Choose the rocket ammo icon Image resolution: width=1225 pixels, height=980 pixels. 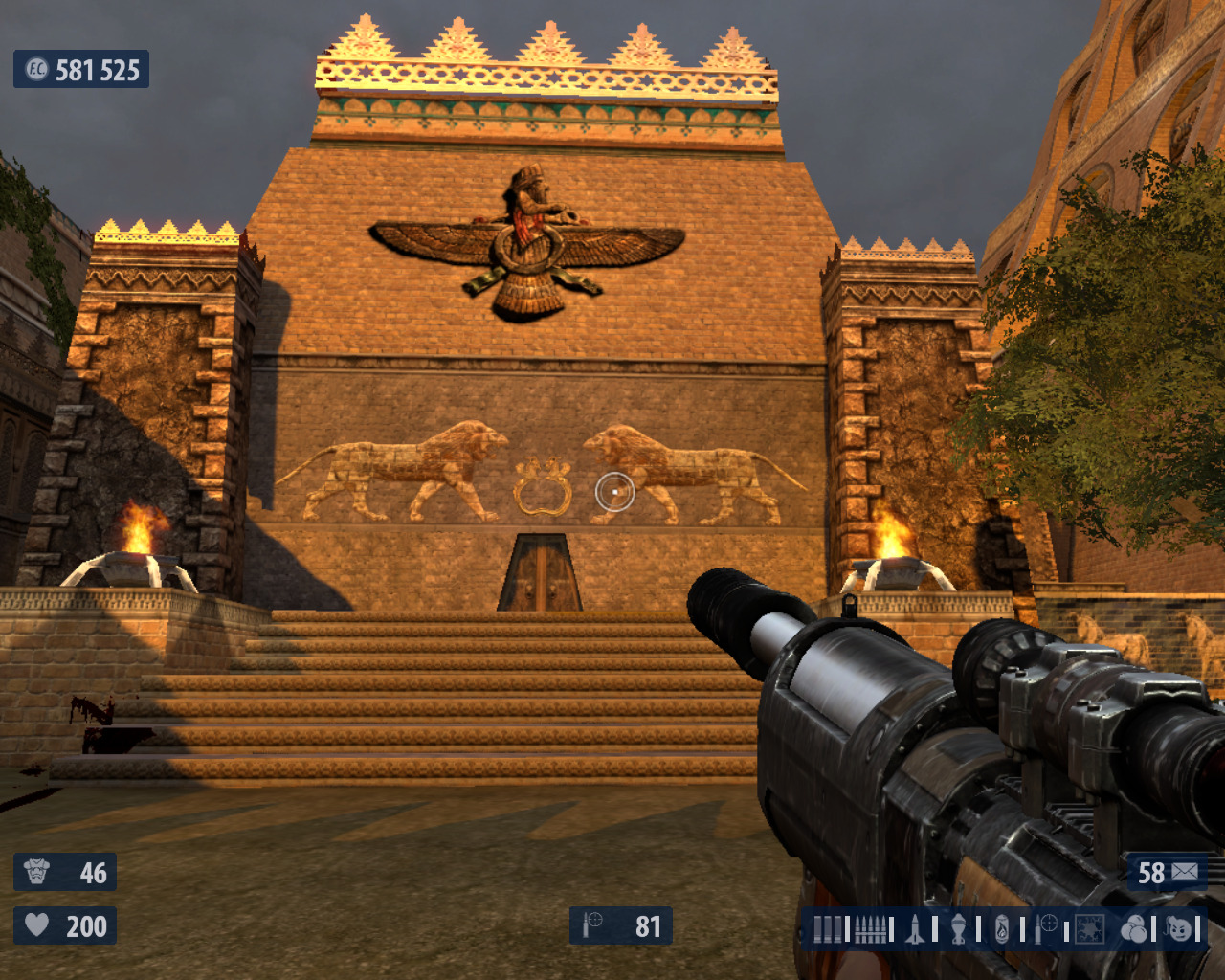pos(915,929)
